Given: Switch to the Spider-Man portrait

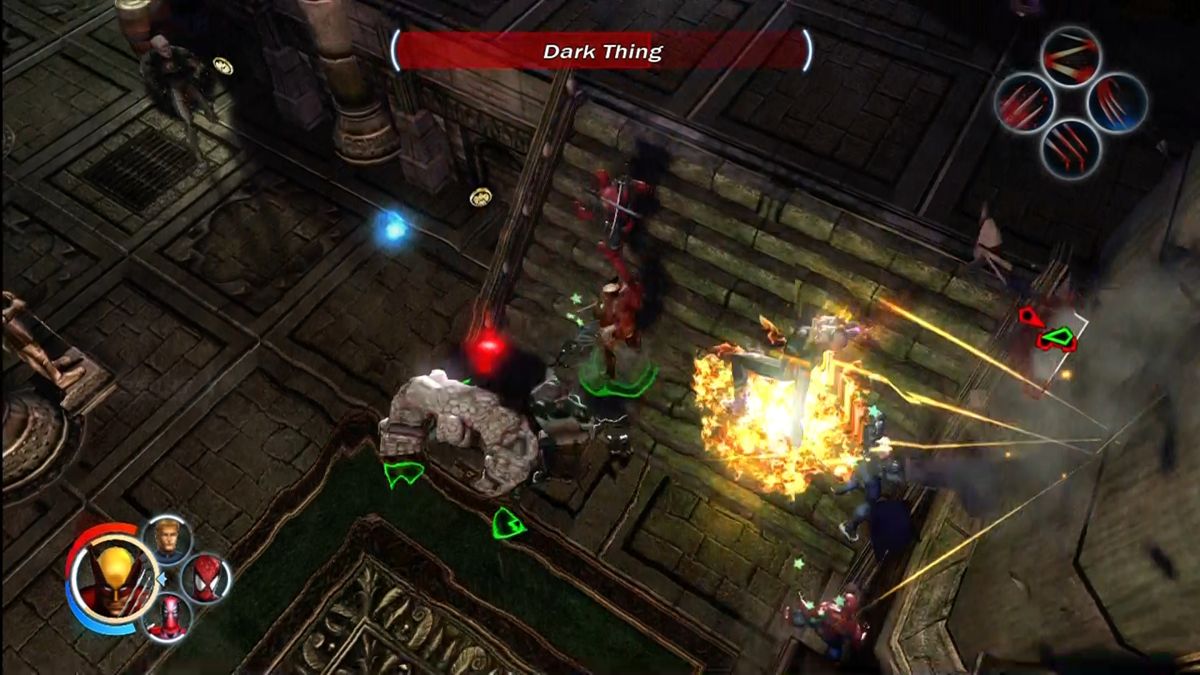Looking at the screenshot, I should pos(206,578).
